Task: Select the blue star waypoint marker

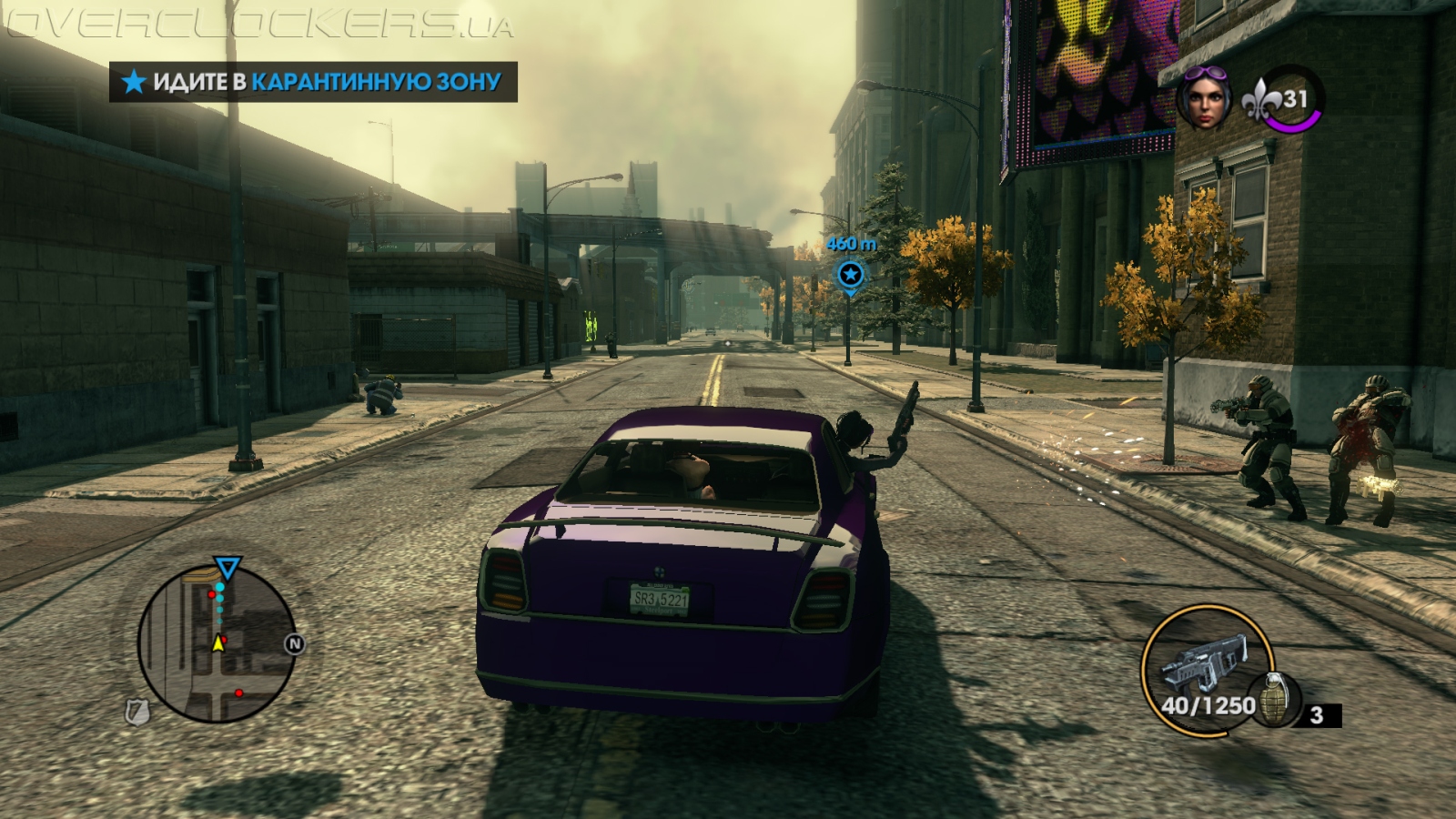Action: (x=850, y=274)
